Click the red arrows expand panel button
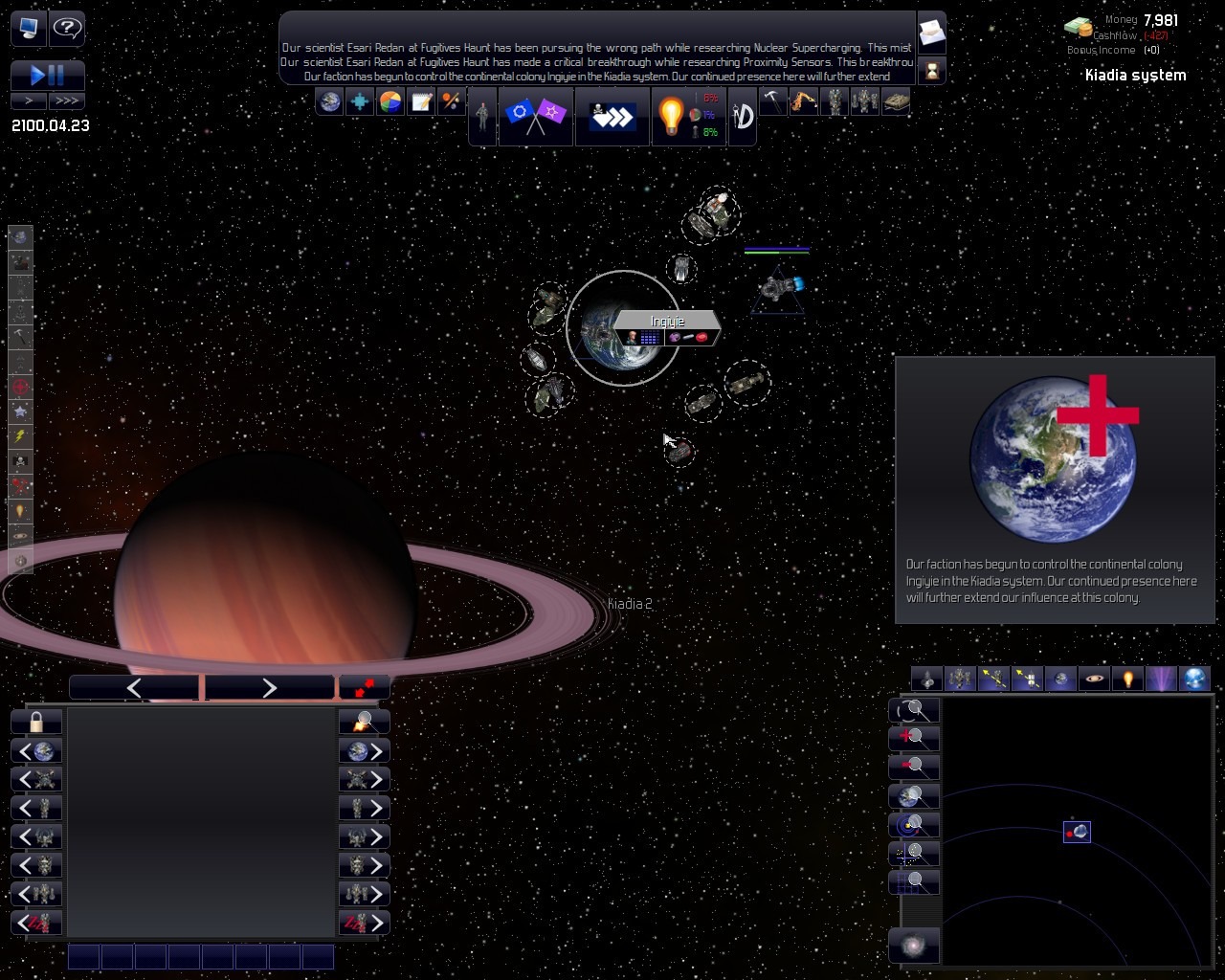The height and width of the screenshot is (980, 1225). pos(364,687)
